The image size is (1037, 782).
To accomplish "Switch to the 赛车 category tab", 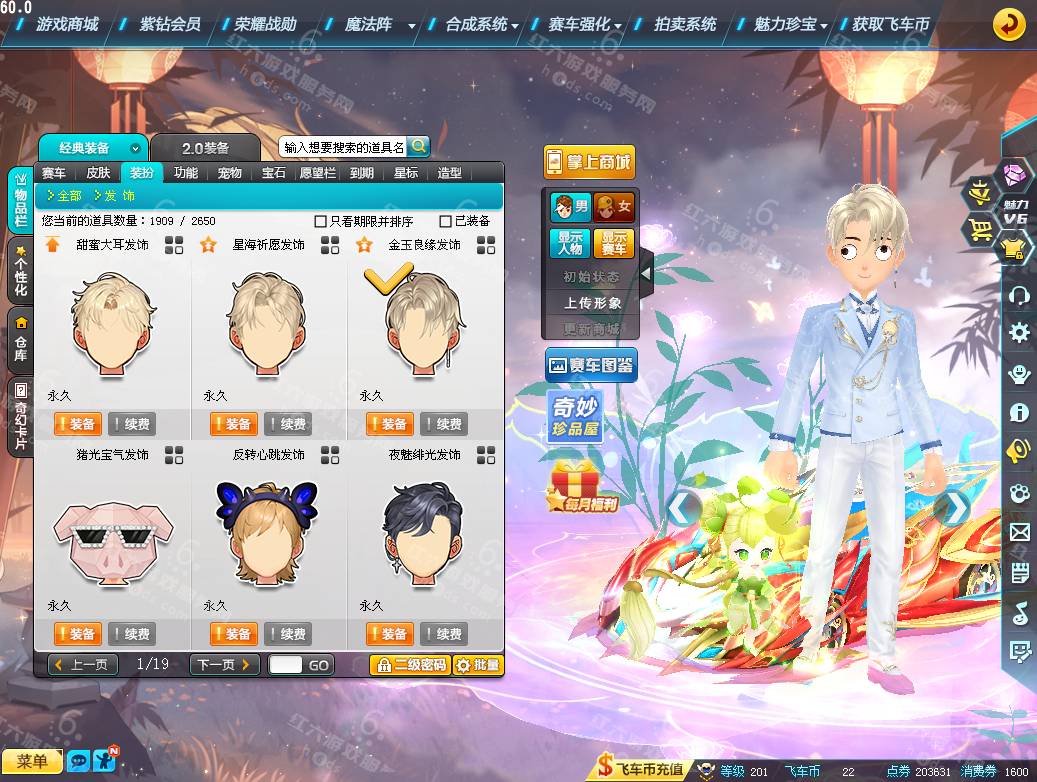I will 54,173.
